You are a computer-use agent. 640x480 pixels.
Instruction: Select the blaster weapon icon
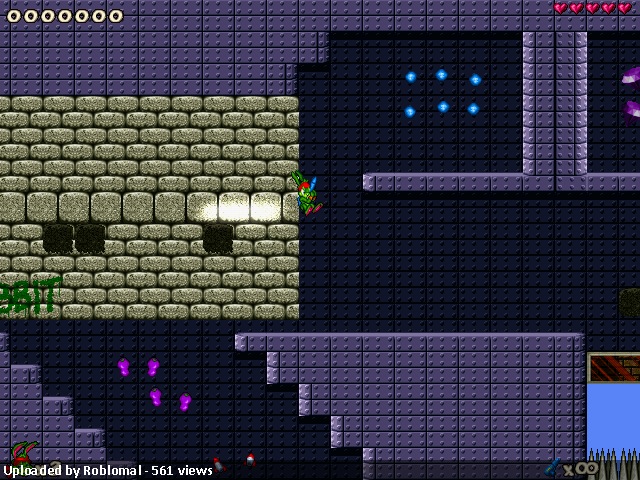click(553, 467)
